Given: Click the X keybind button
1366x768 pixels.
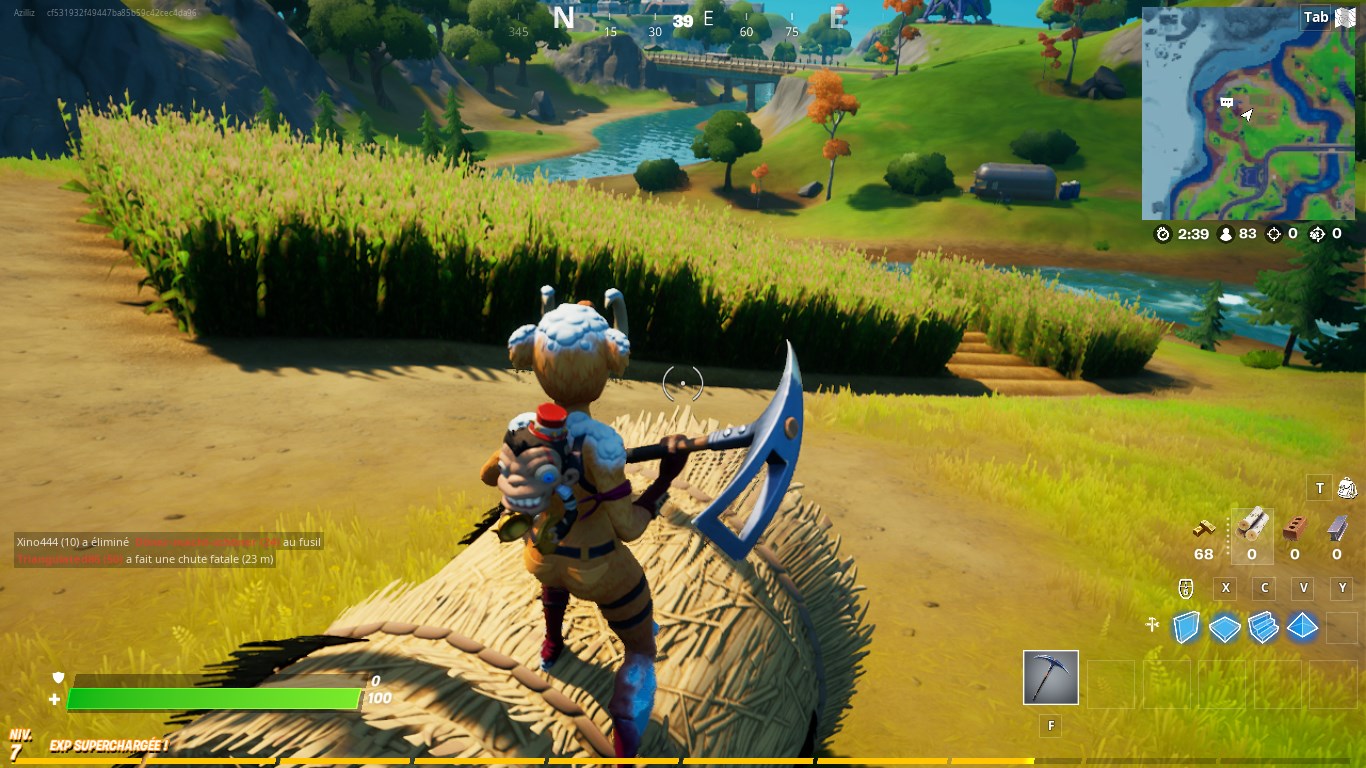Looking at the screenshot, I should pyautogui.click(x=1225, y=588).
